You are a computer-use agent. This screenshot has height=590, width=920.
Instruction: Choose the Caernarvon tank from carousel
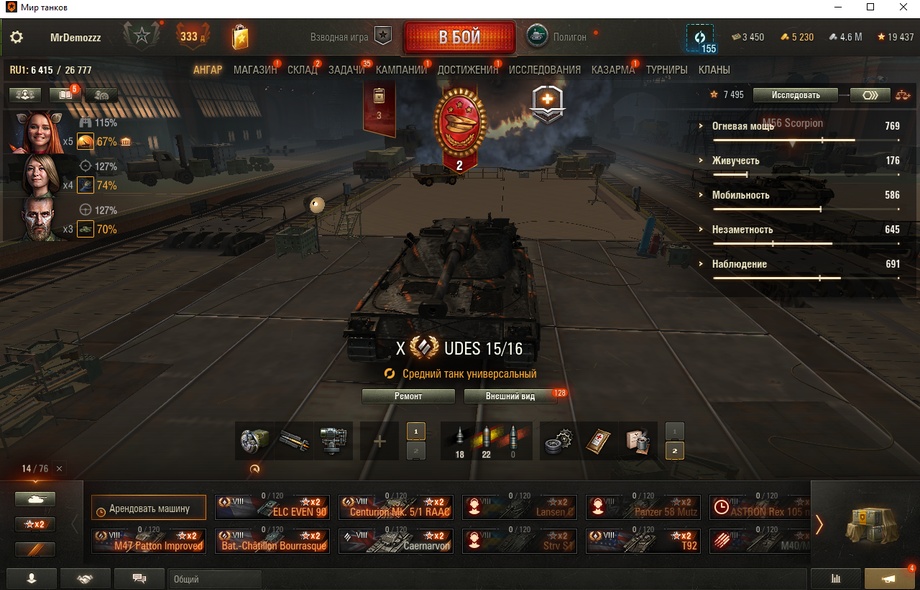(x=395, y=542)
